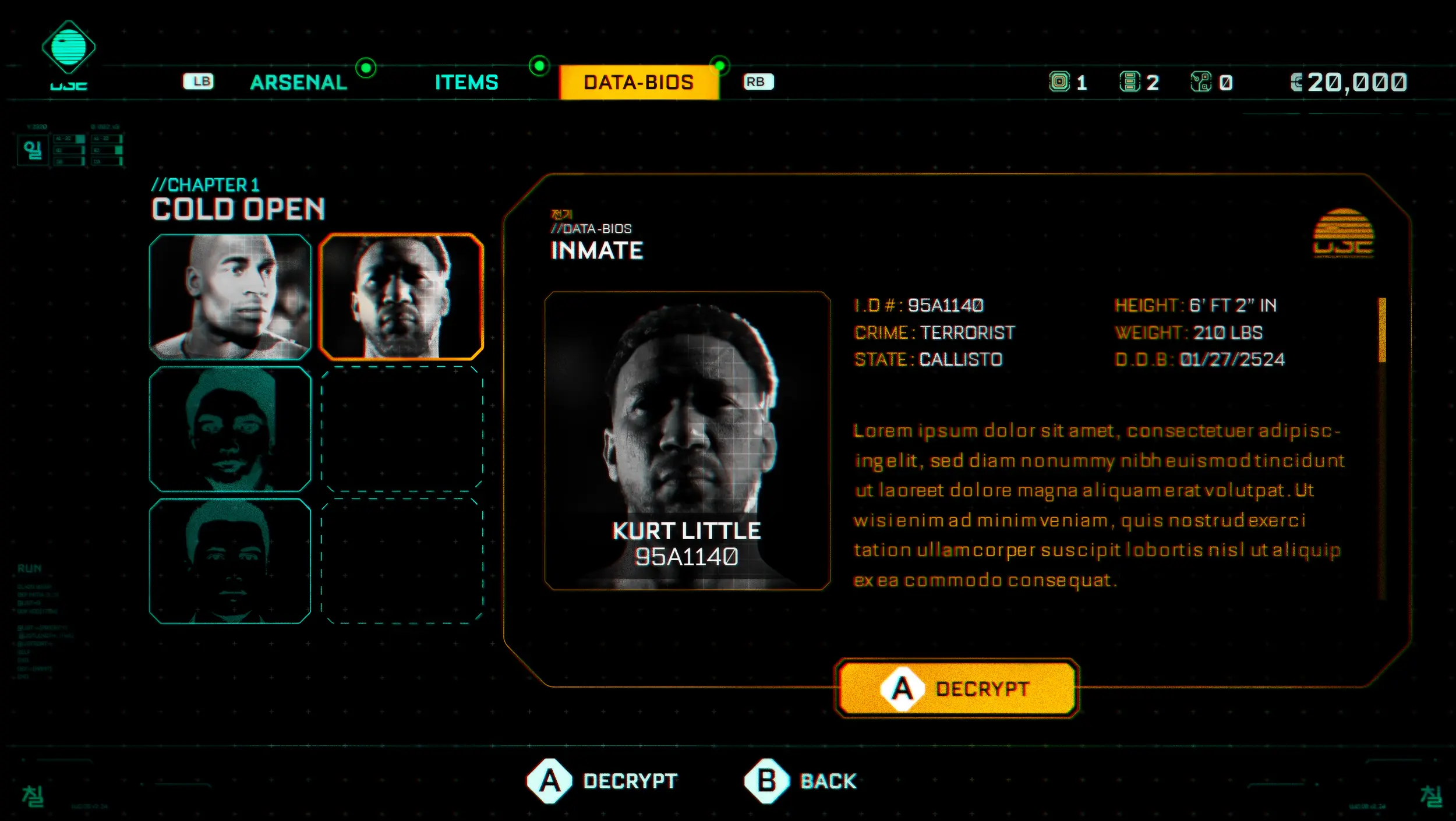Pick the locked short-haired silhouette tile

tap(230, 561)
